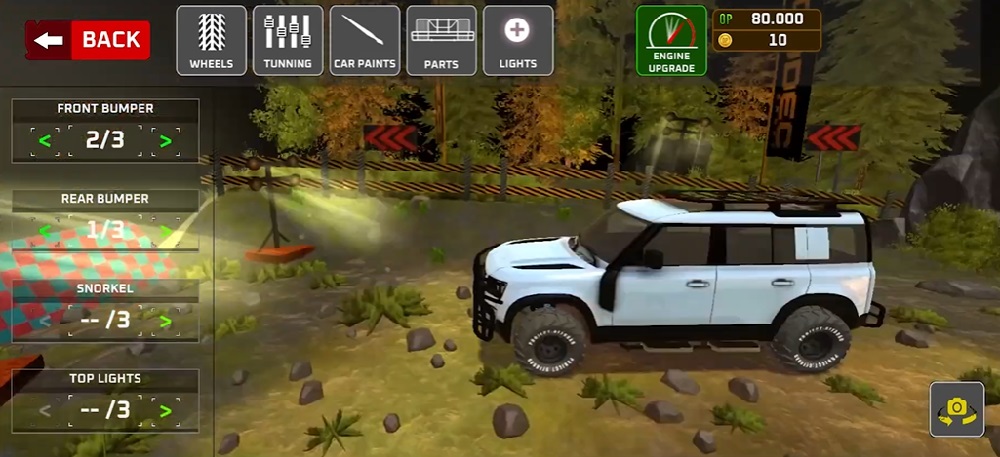This screenshot has width=1000, height=457.
Task: Open the Wheels customization tab
Action: 211,40
